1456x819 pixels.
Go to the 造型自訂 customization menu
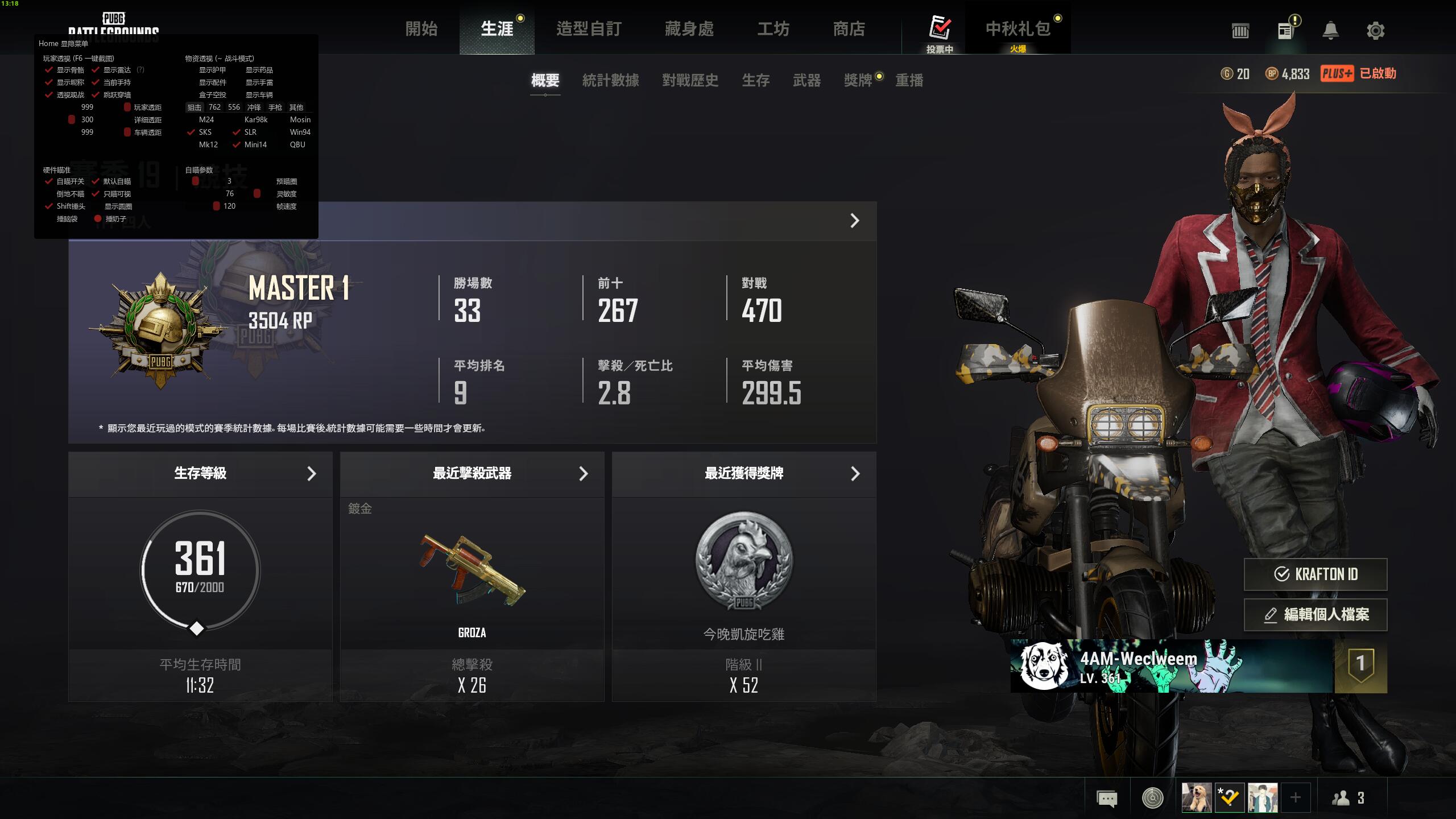click(x=589, y=29)
